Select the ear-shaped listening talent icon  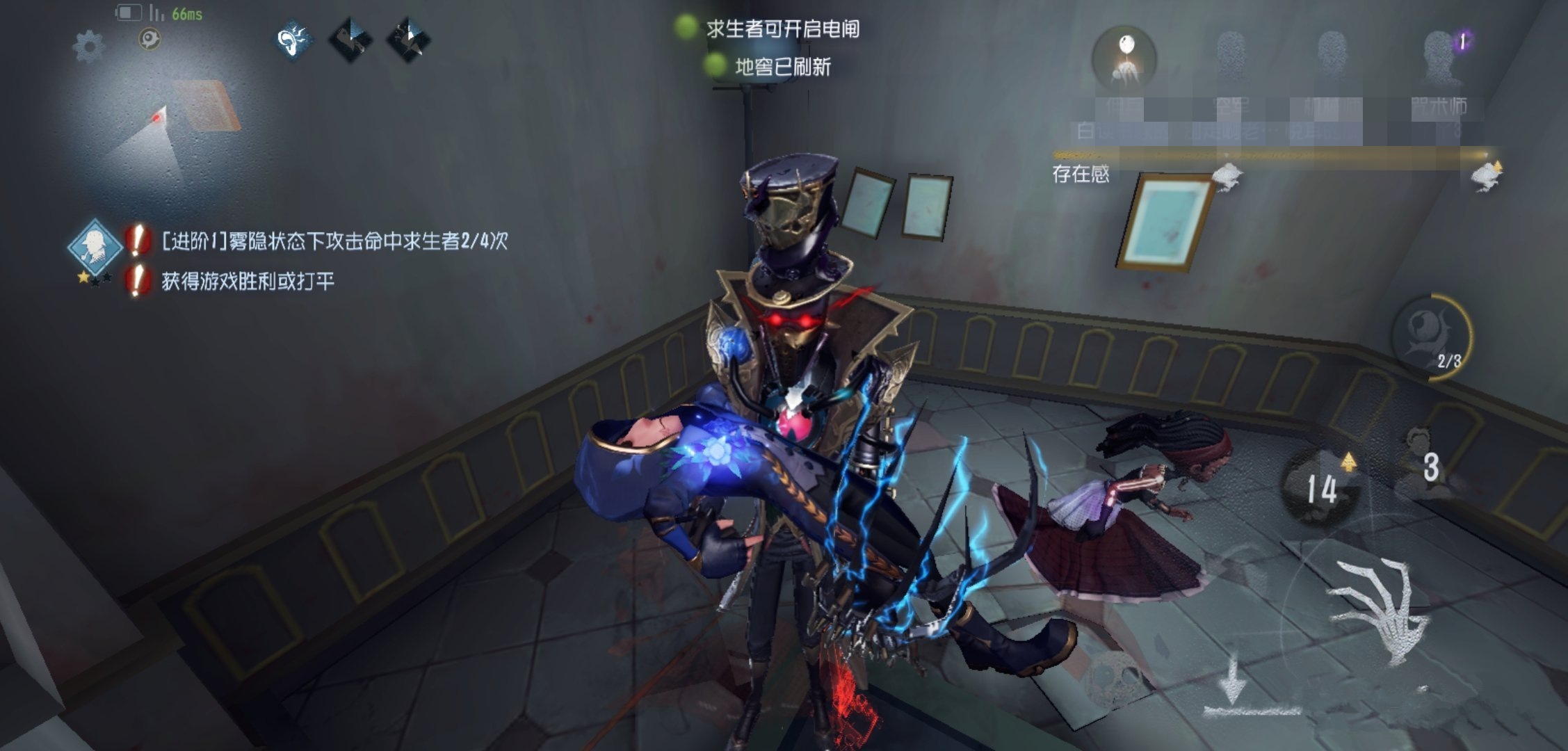tap(293, 40)
